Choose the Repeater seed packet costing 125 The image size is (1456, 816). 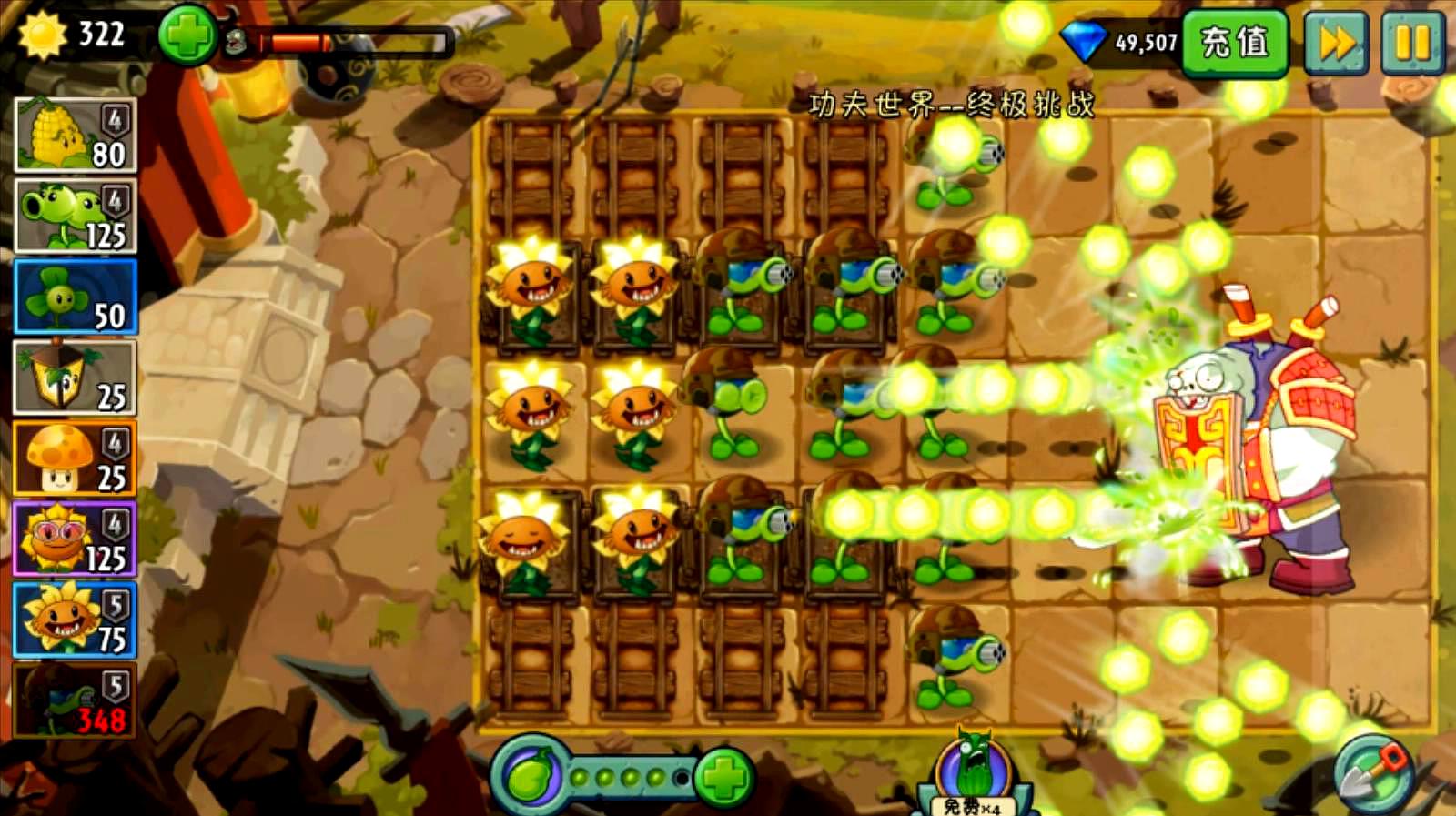pos(76,216)
